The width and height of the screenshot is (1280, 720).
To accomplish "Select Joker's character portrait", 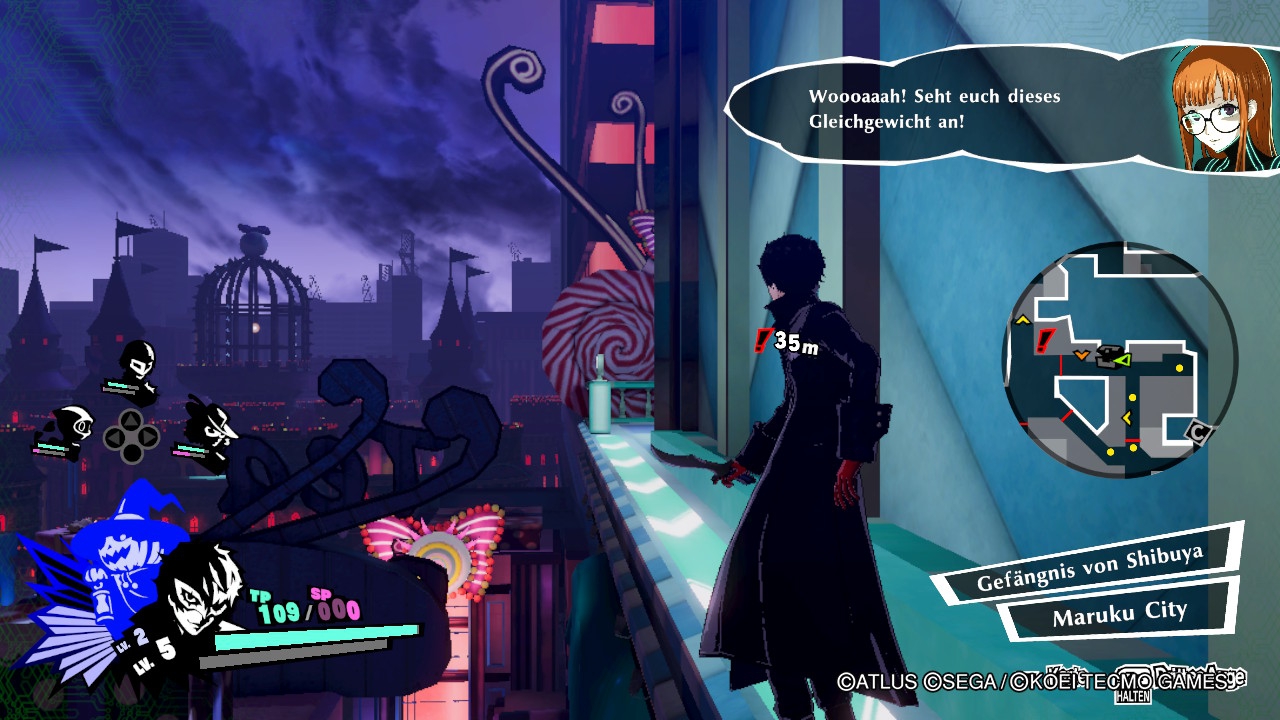I will (x=200, y=584).
